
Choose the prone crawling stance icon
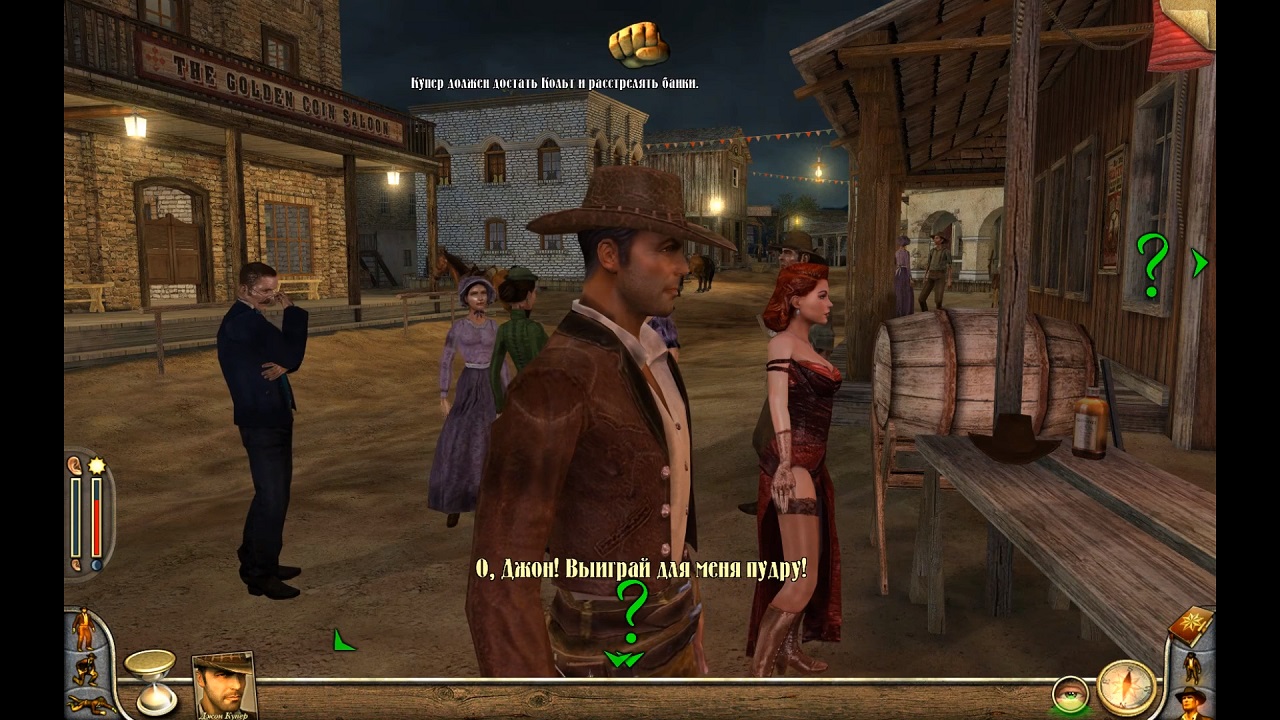pos(88,704)
